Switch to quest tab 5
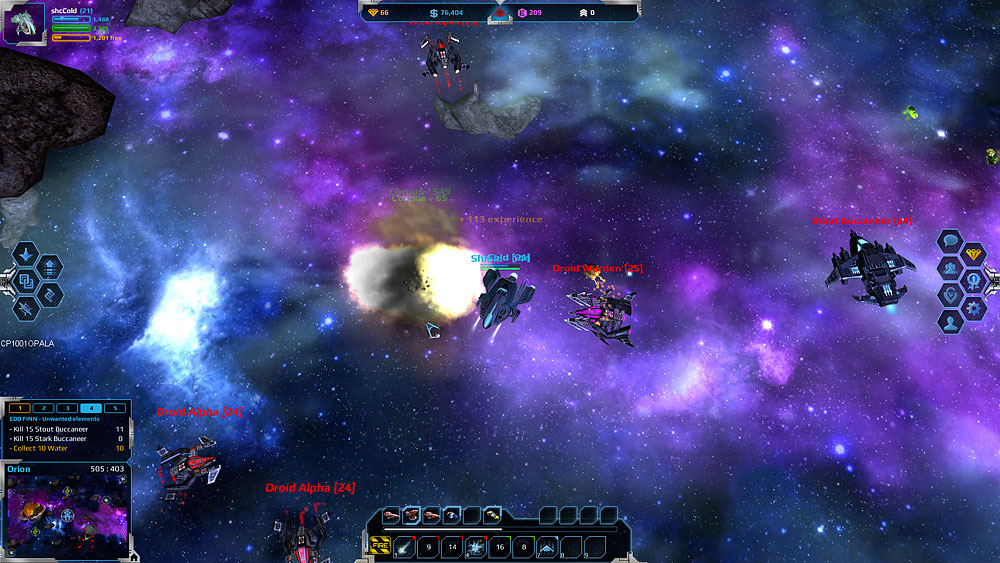The image size is (1000, 563). pyautogui.click(x=114, y=408)
